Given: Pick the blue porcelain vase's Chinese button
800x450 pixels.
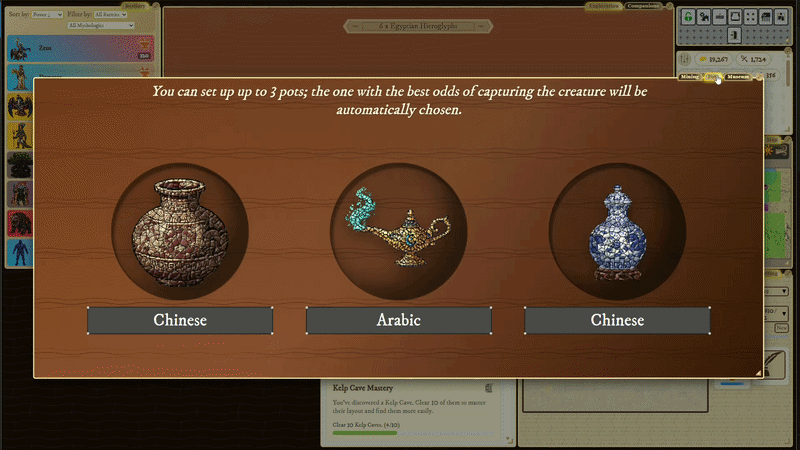Looking at the screenshot, I should pyautogui.click(x=617, y=321).
